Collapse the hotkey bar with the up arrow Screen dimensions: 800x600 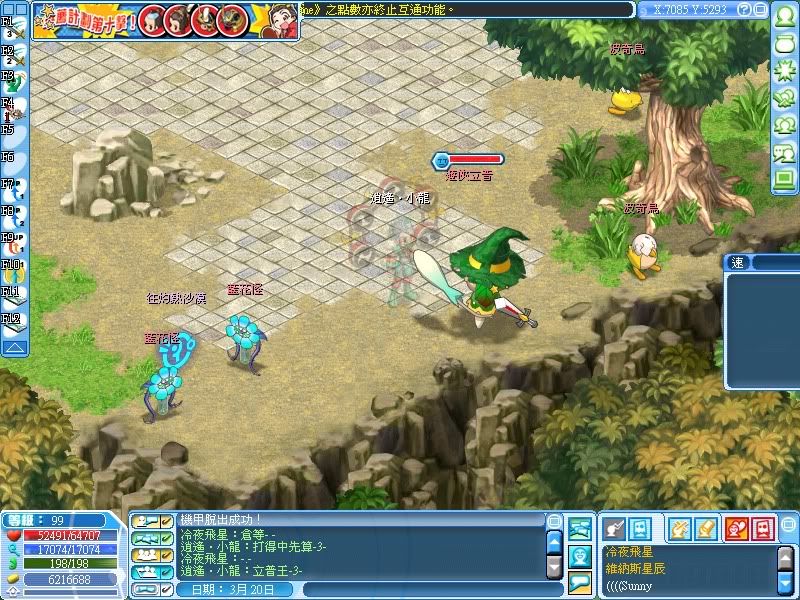(x=14, y=347)
